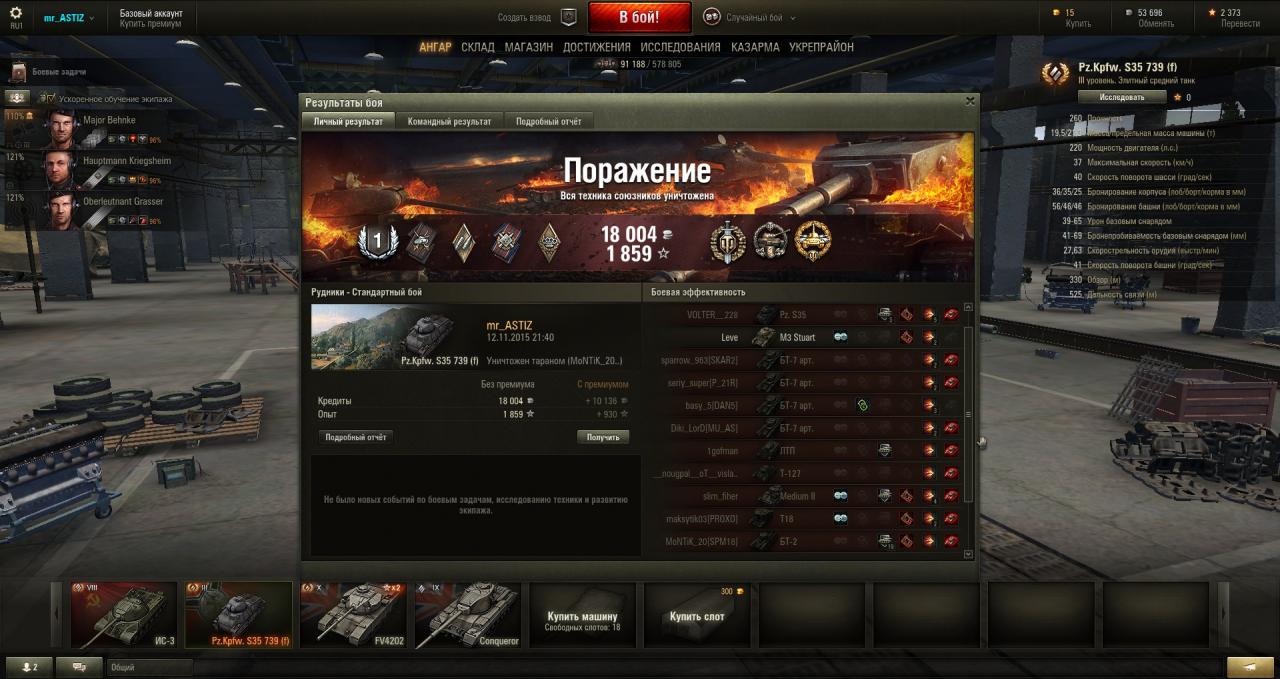The image size is (1280, 679).
Task: Click «Создать взвод» to create a platoon
Action: (x=538, y=17)
